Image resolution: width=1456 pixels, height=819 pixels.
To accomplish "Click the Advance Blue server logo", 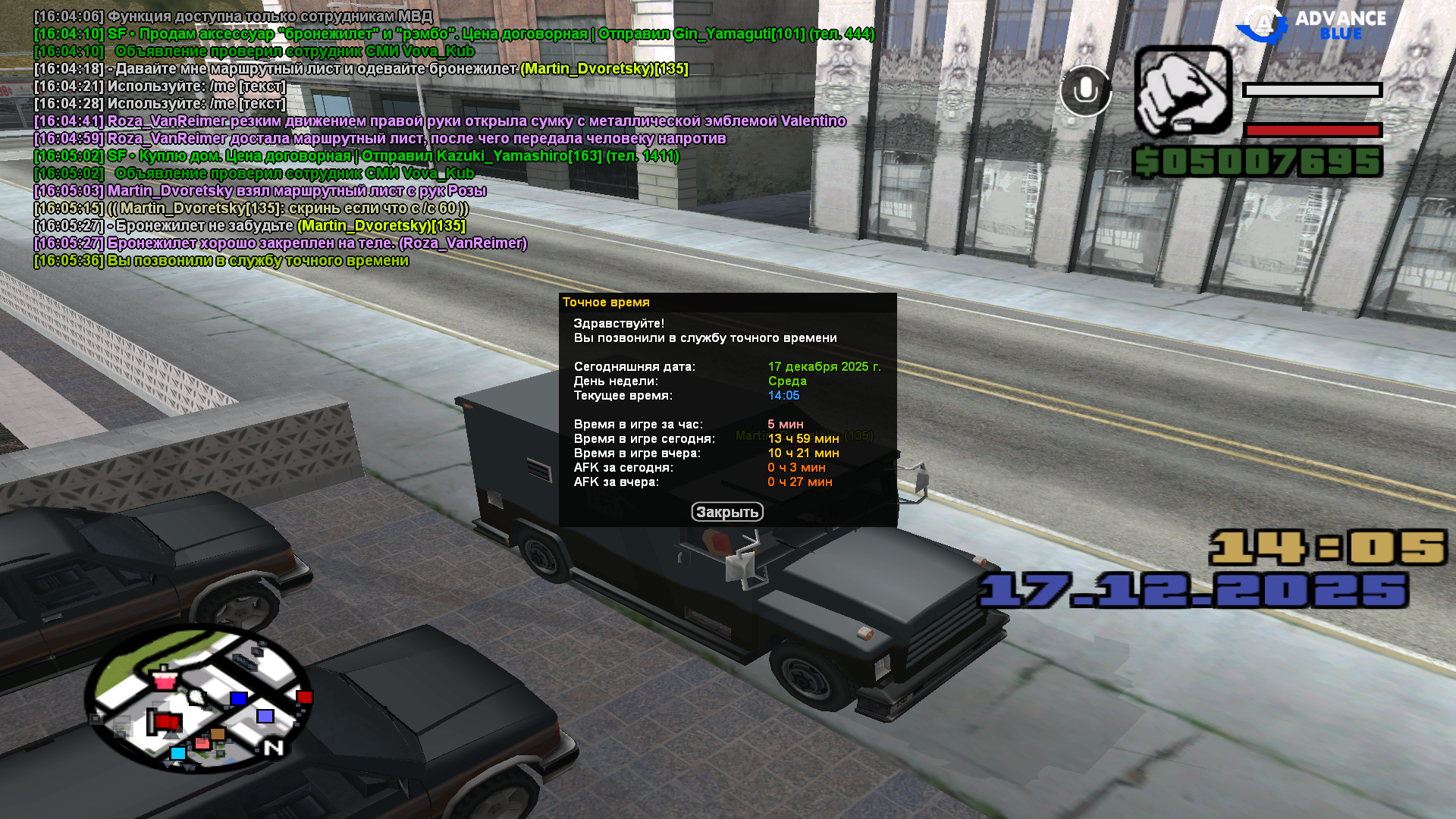I will coord(1311,25).
